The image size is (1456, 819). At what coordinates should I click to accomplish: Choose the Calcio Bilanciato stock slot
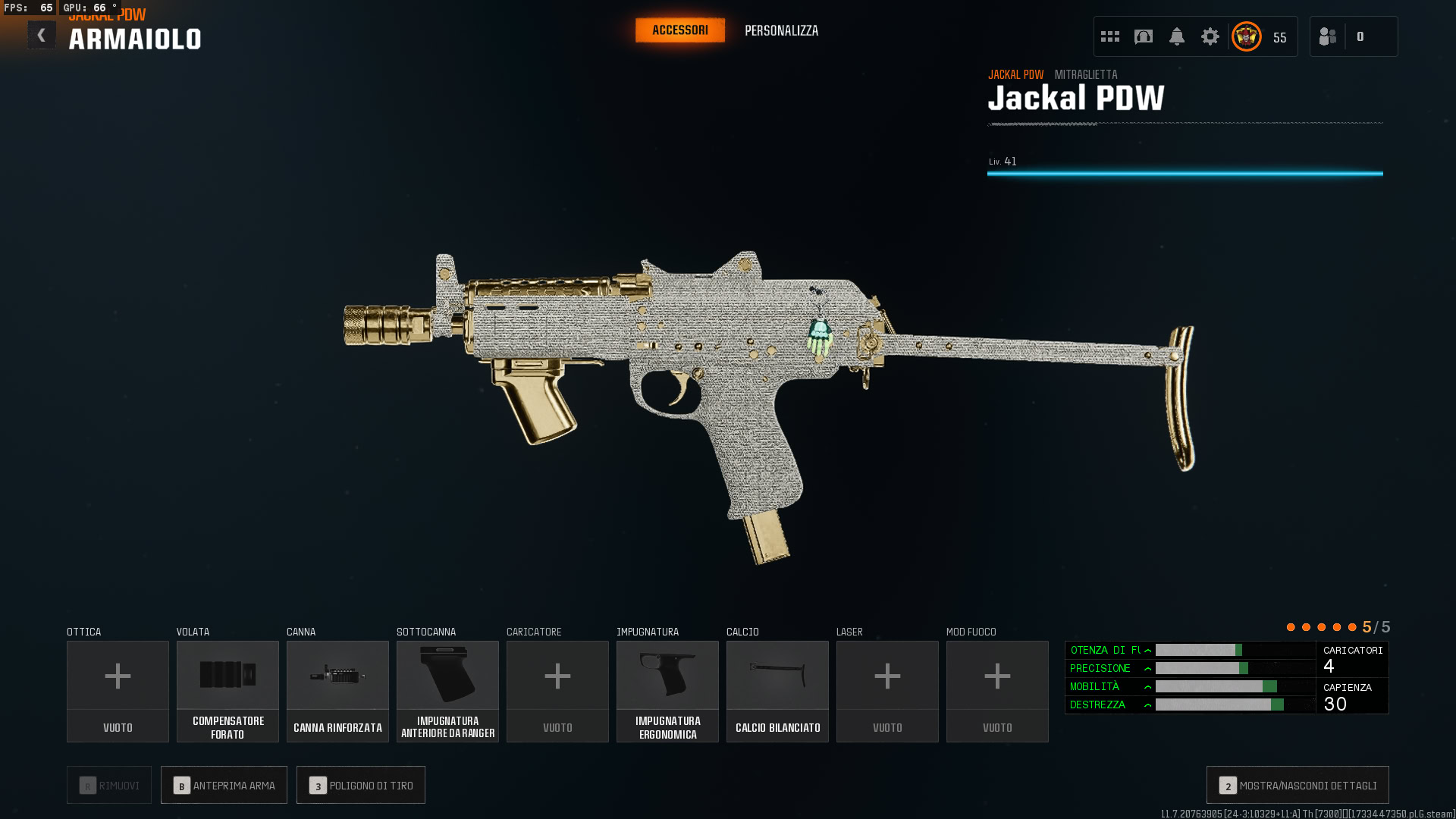(x=777, y=691)
